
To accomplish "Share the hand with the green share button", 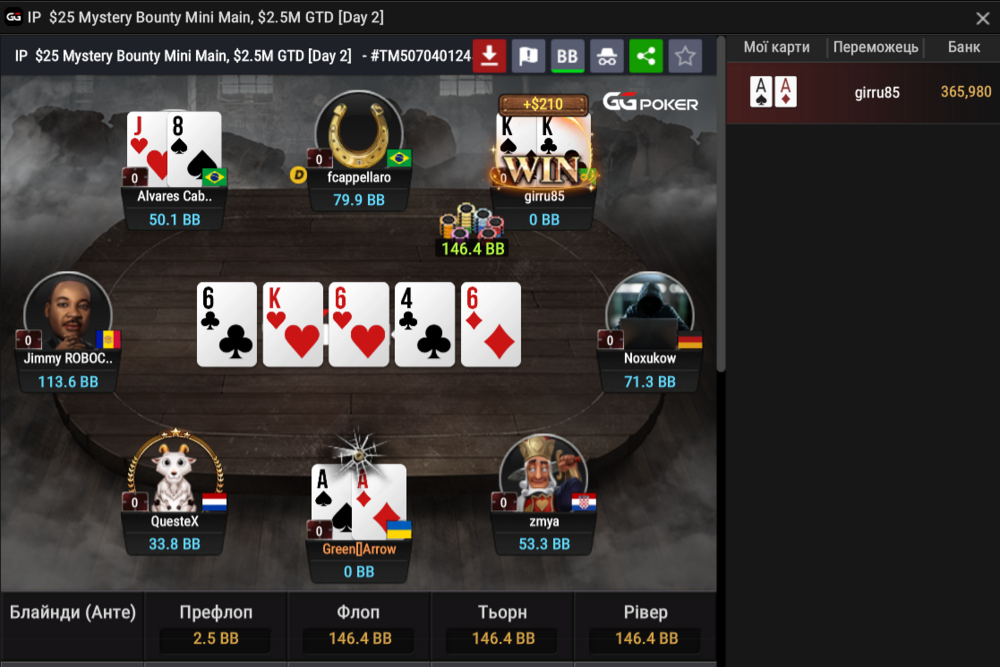I will [645, 56].
